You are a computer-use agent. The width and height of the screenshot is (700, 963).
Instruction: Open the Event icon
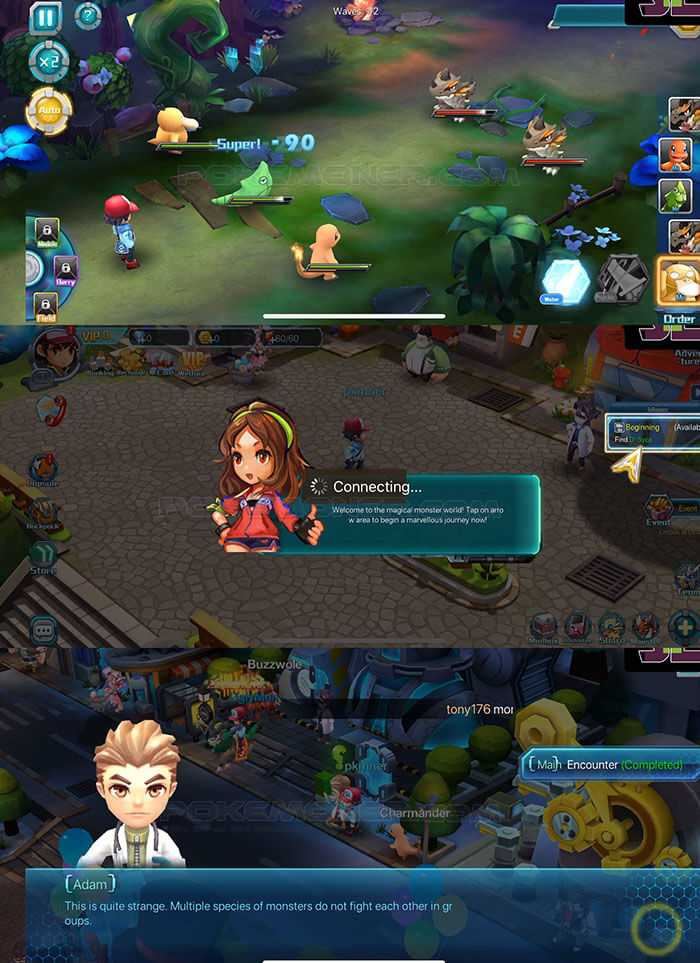tap(659, 510)
